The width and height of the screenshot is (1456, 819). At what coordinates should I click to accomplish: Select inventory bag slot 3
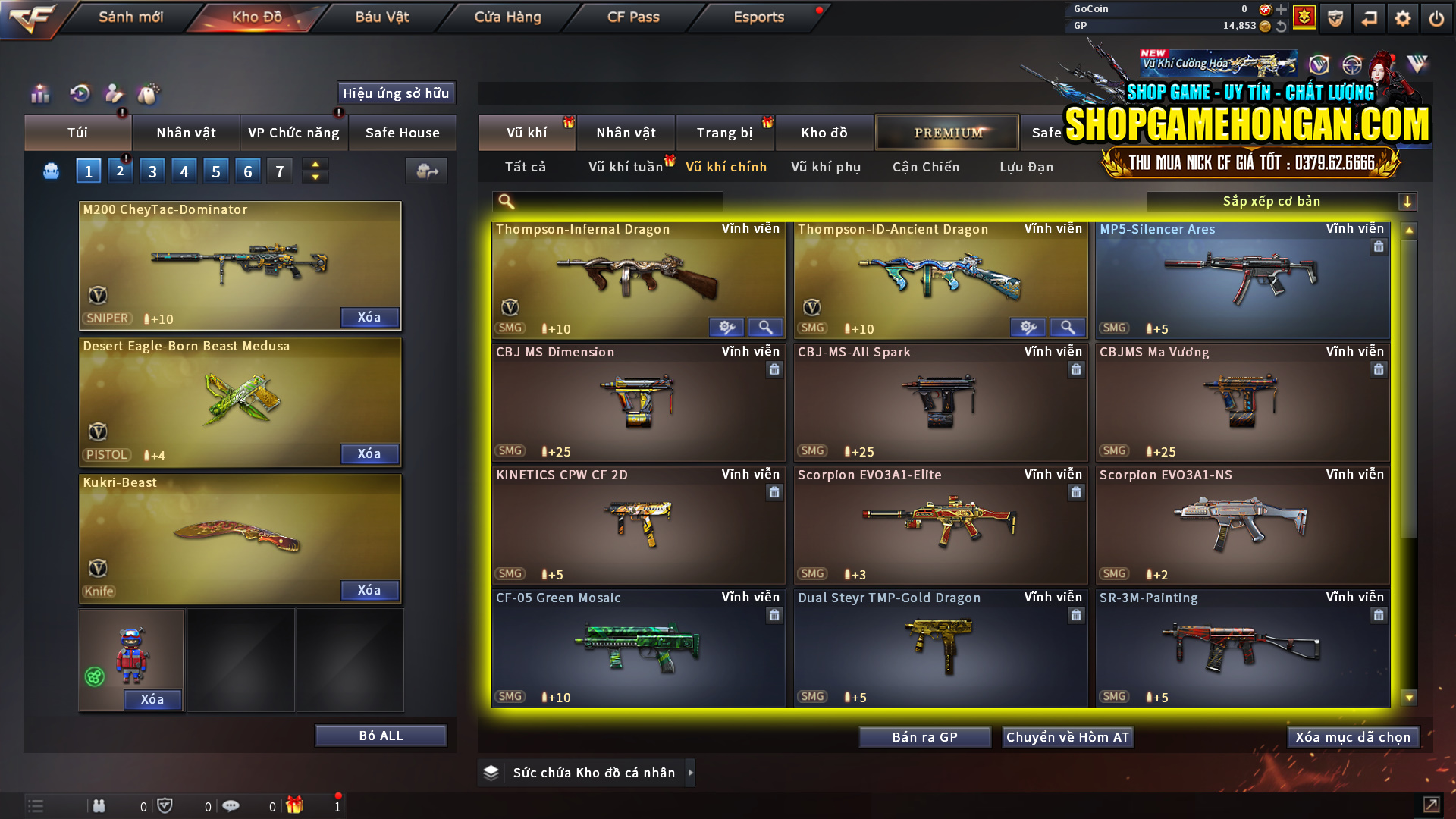[x=152, y=171]
